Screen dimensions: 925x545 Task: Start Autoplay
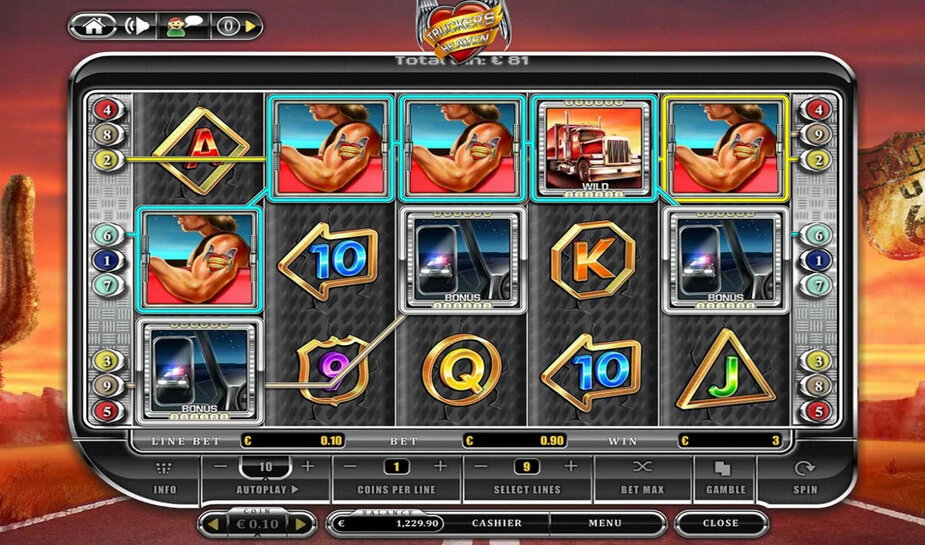pos(267,490)
